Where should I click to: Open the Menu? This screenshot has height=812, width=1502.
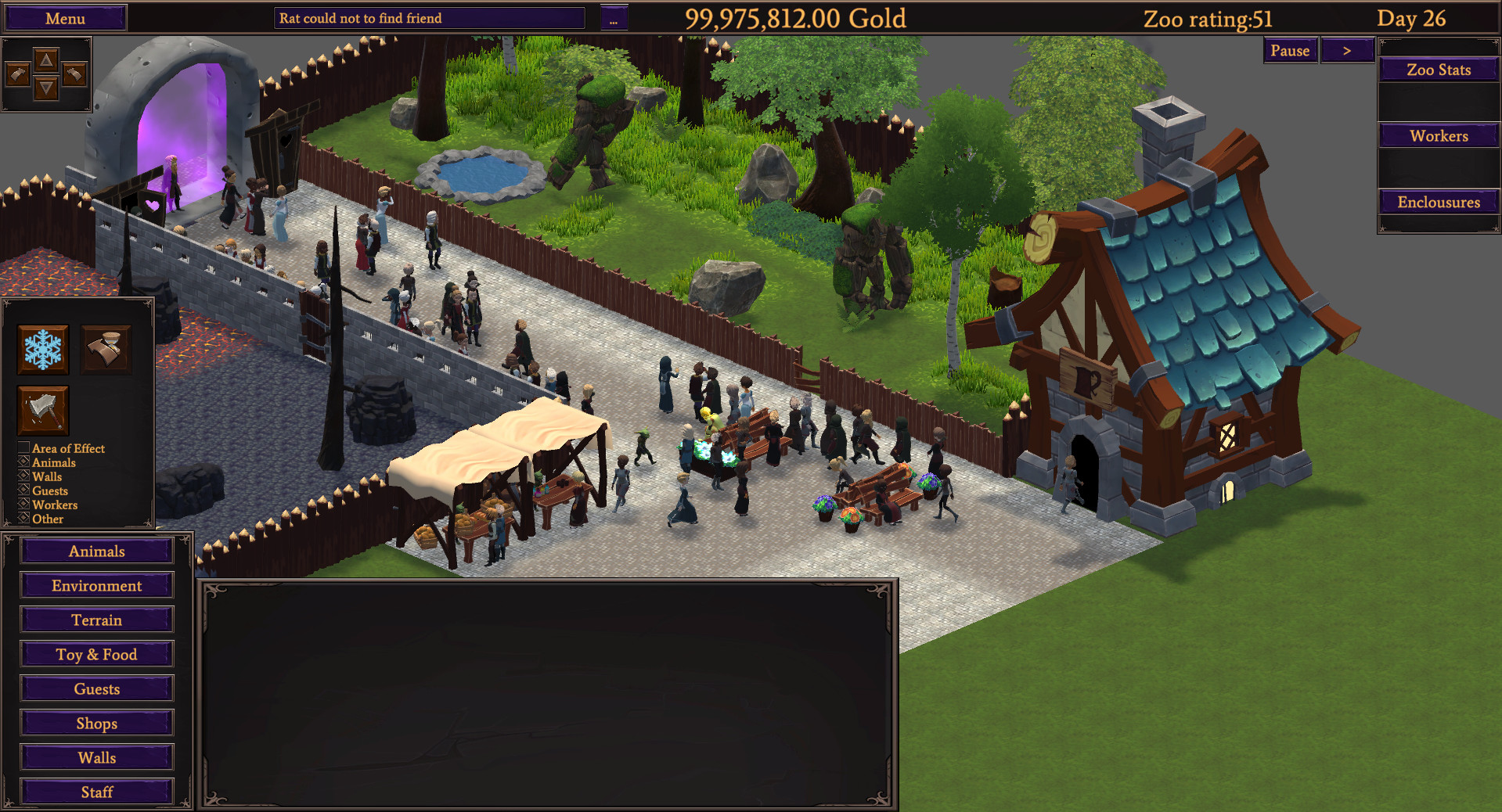tap(65, 17)
